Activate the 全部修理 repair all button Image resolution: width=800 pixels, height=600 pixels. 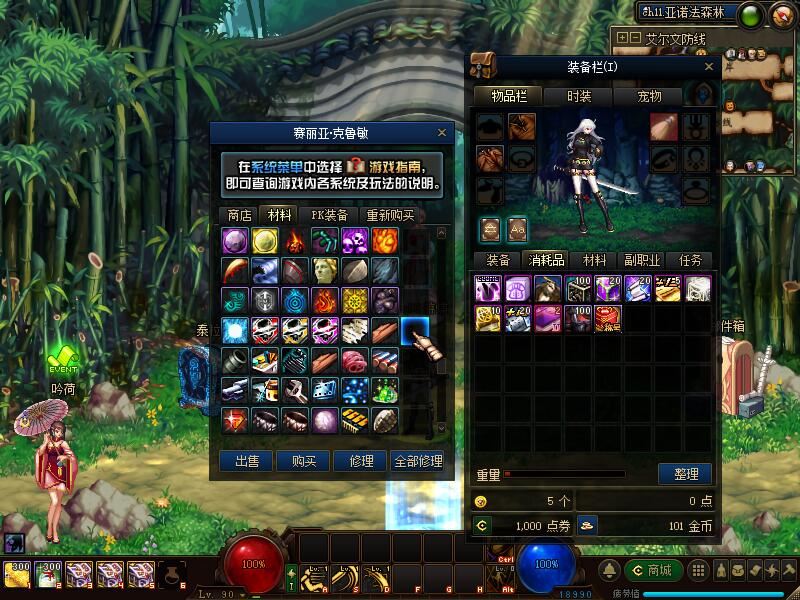tap(417, 461)
